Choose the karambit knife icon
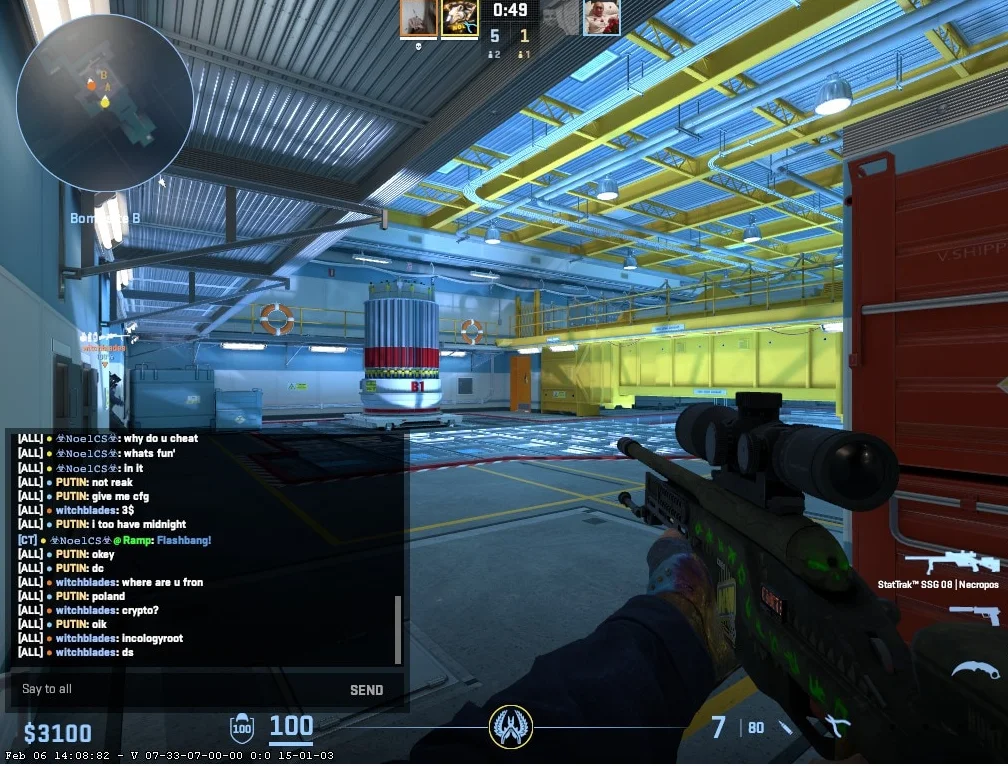The image size is (1008, 766). pos(967,671)
